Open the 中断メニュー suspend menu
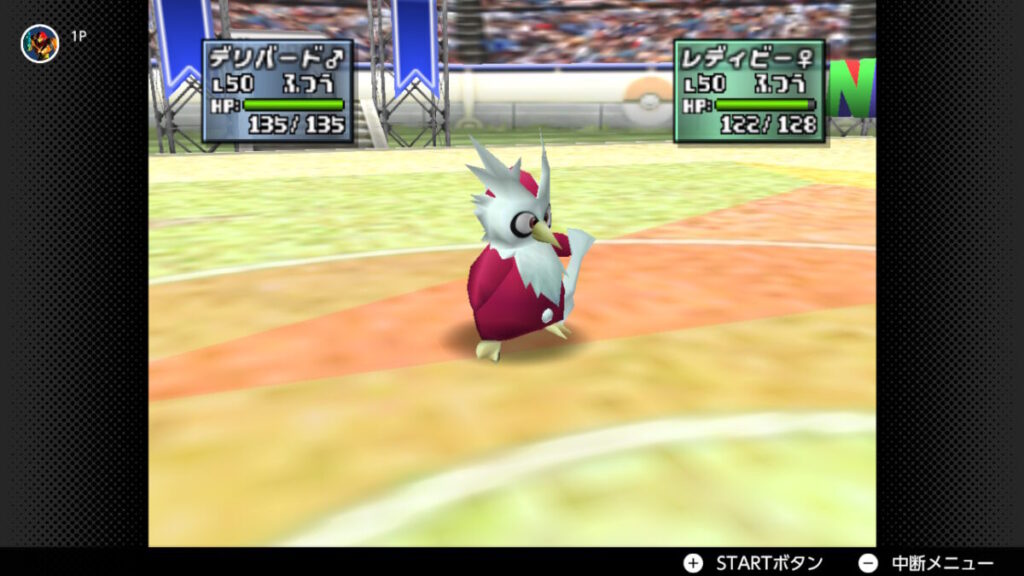Viewport: 1024px width, 576px height. 926,562
